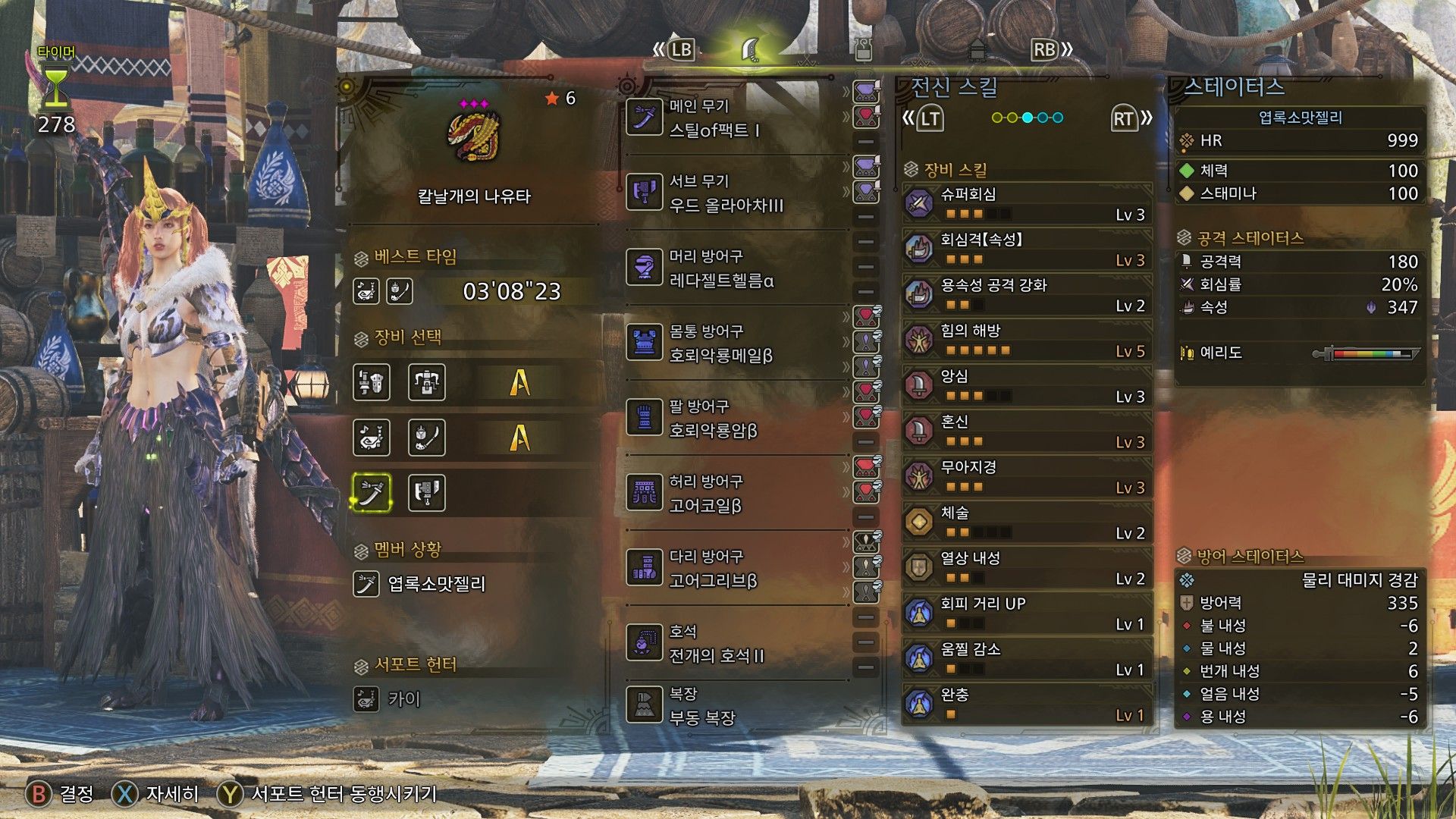Switch to the glowing weapon tab at top
1456x819 pixels.
coord(751,50)
